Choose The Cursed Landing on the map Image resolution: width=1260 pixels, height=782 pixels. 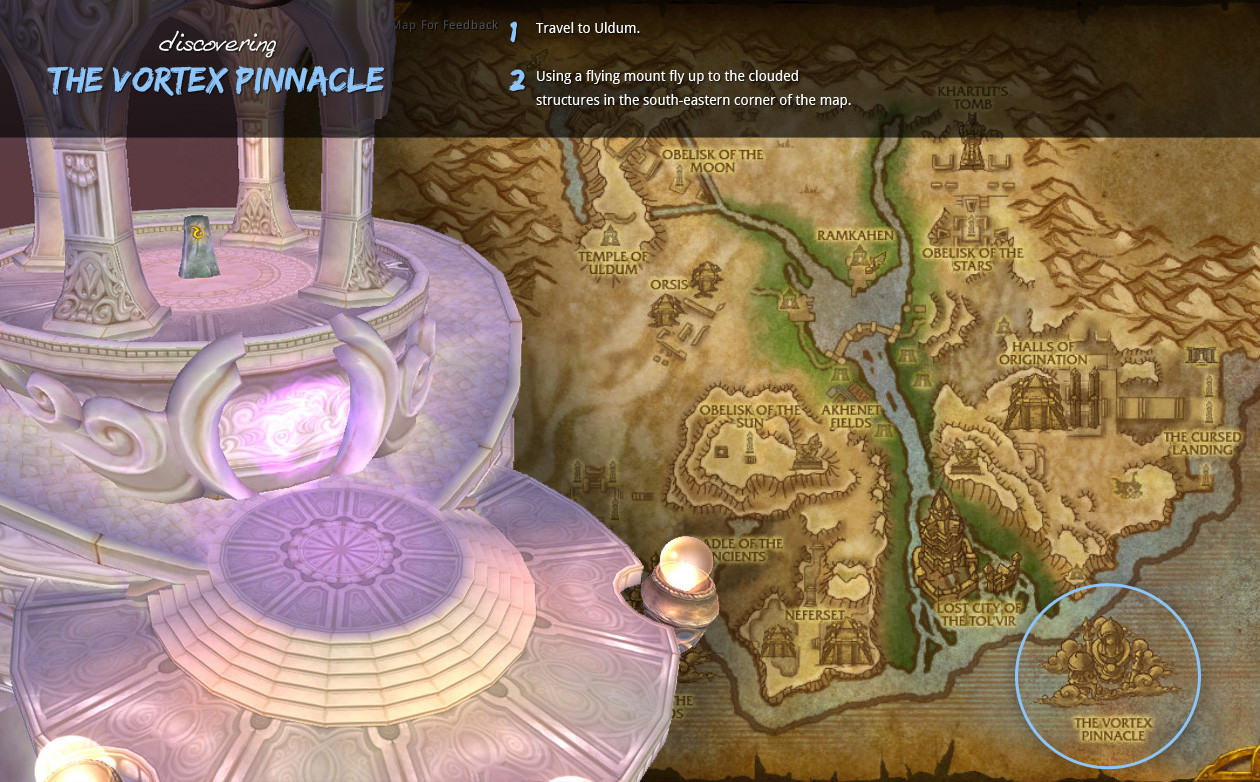click(x=1201, y=443)
